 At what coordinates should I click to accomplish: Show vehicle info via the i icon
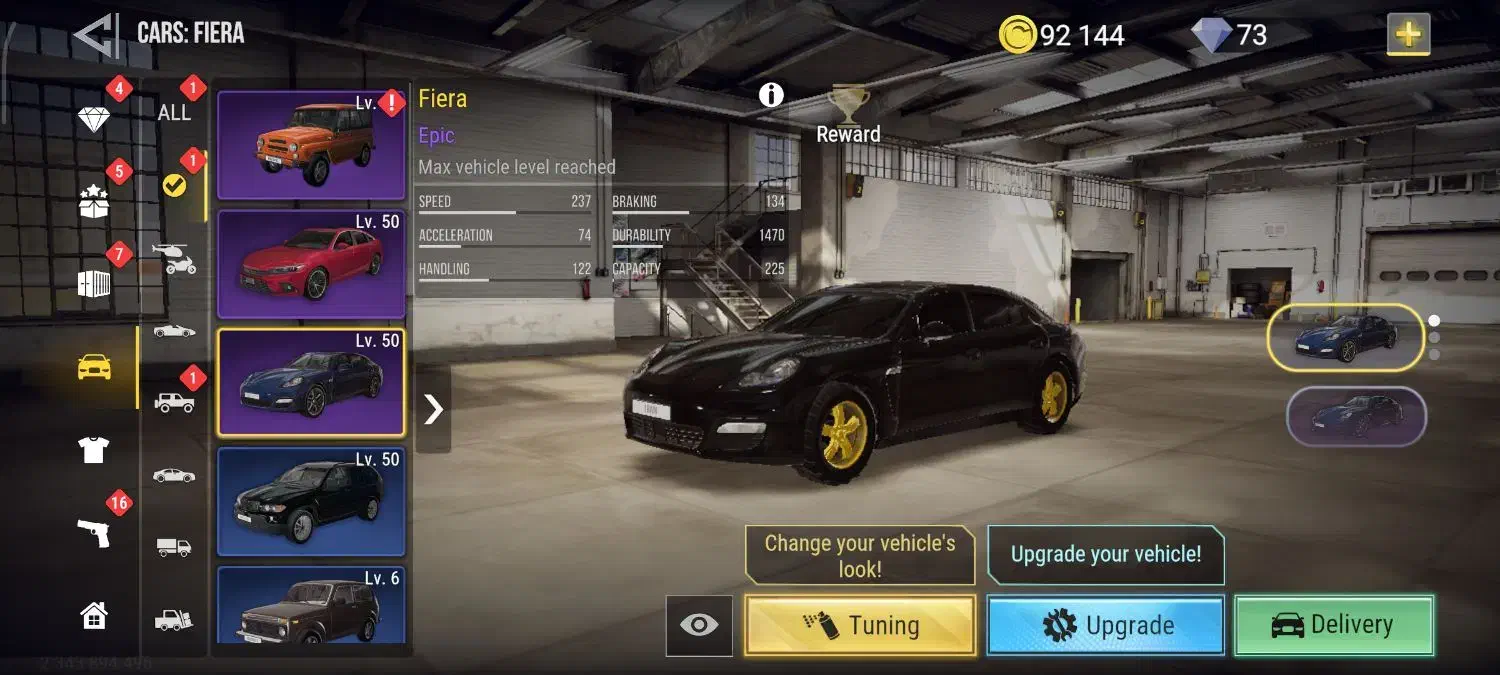[771, 95]
